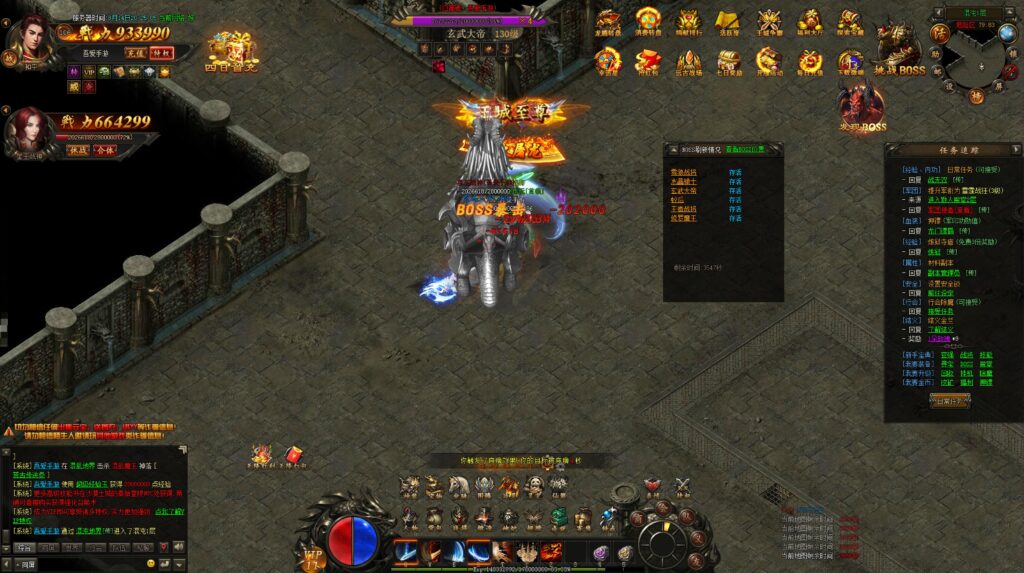
Task: Activate the flame skill in the hotbar
Action: coord(551,551)
